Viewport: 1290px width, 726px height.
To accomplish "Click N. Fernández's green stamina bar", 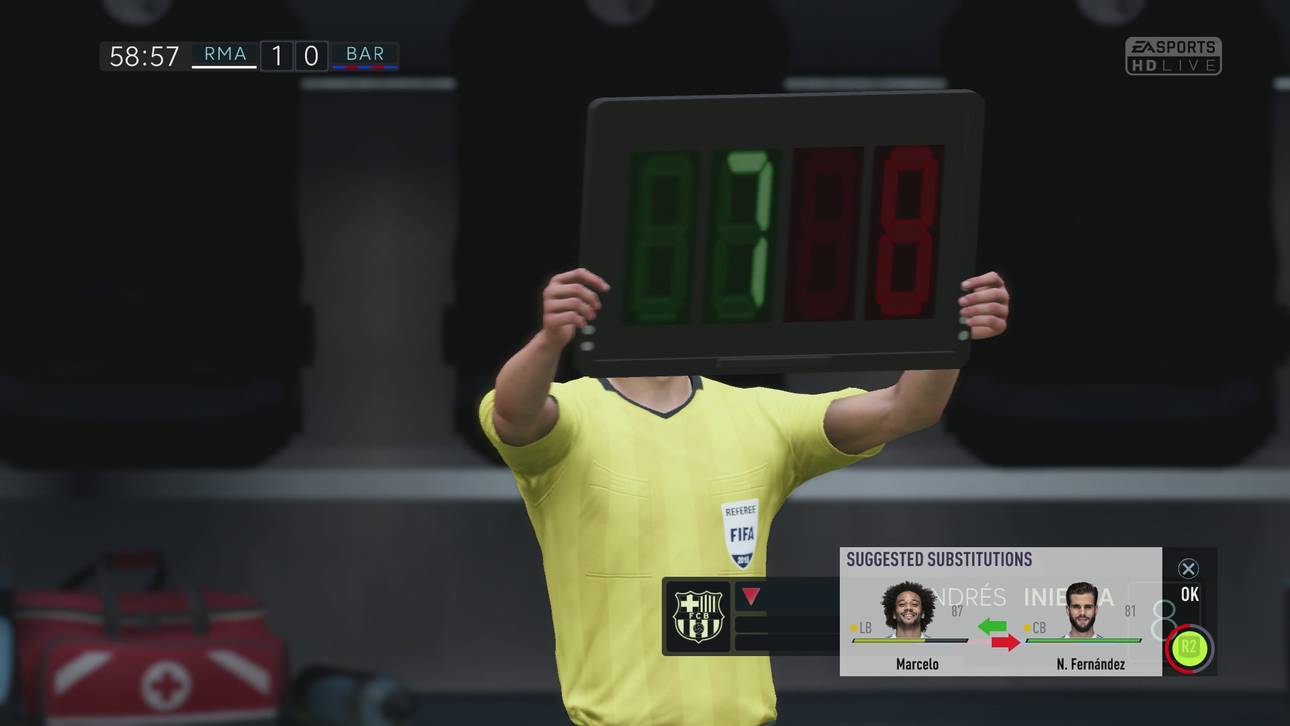I will tap(1085, 640).
